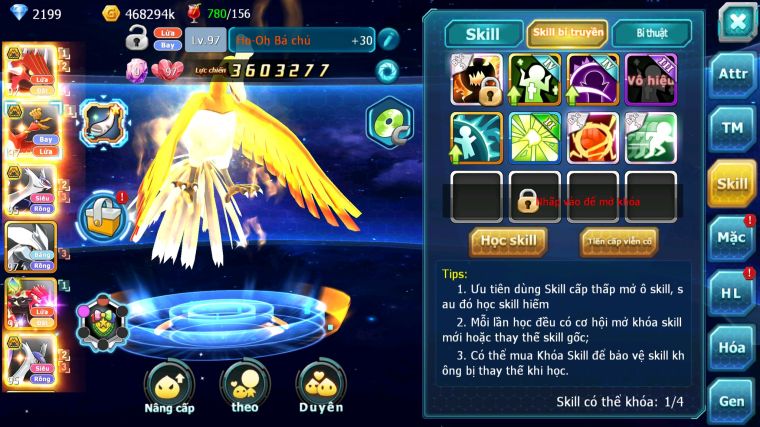760x427 pixels.
Task: Select the Vô hiệu skill icon
Action: (651, 79)
